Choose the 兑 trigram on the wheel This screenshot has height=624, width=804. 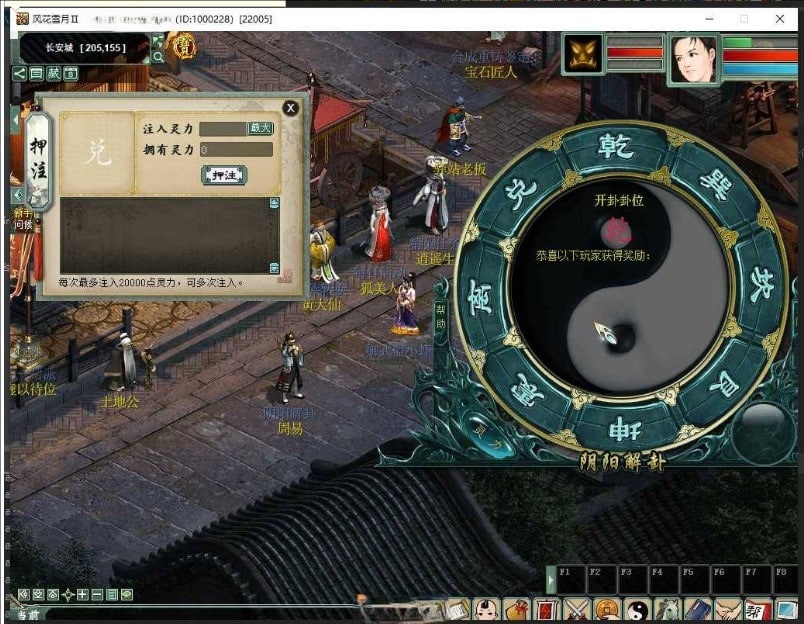click(x=520, y=191)
